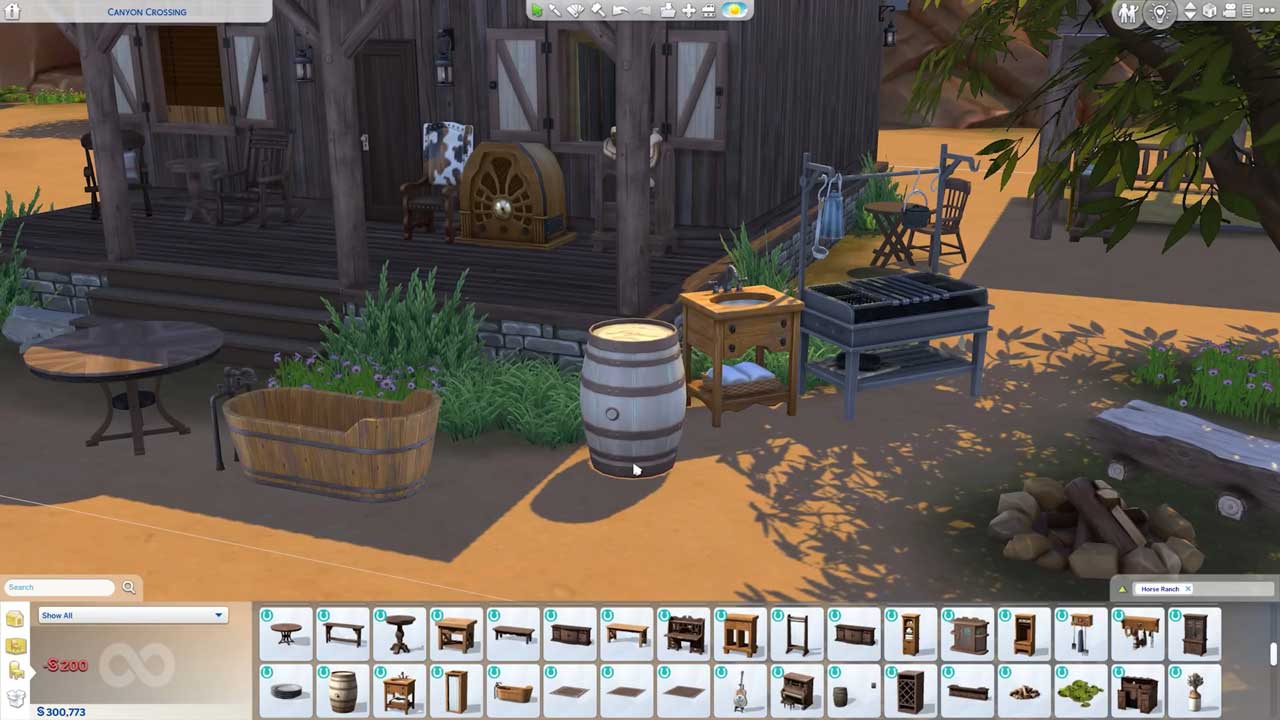The width and height of the screenshot is (1280, 720).
Task: Click the catalog Search text field
Action: click(59, 588)
